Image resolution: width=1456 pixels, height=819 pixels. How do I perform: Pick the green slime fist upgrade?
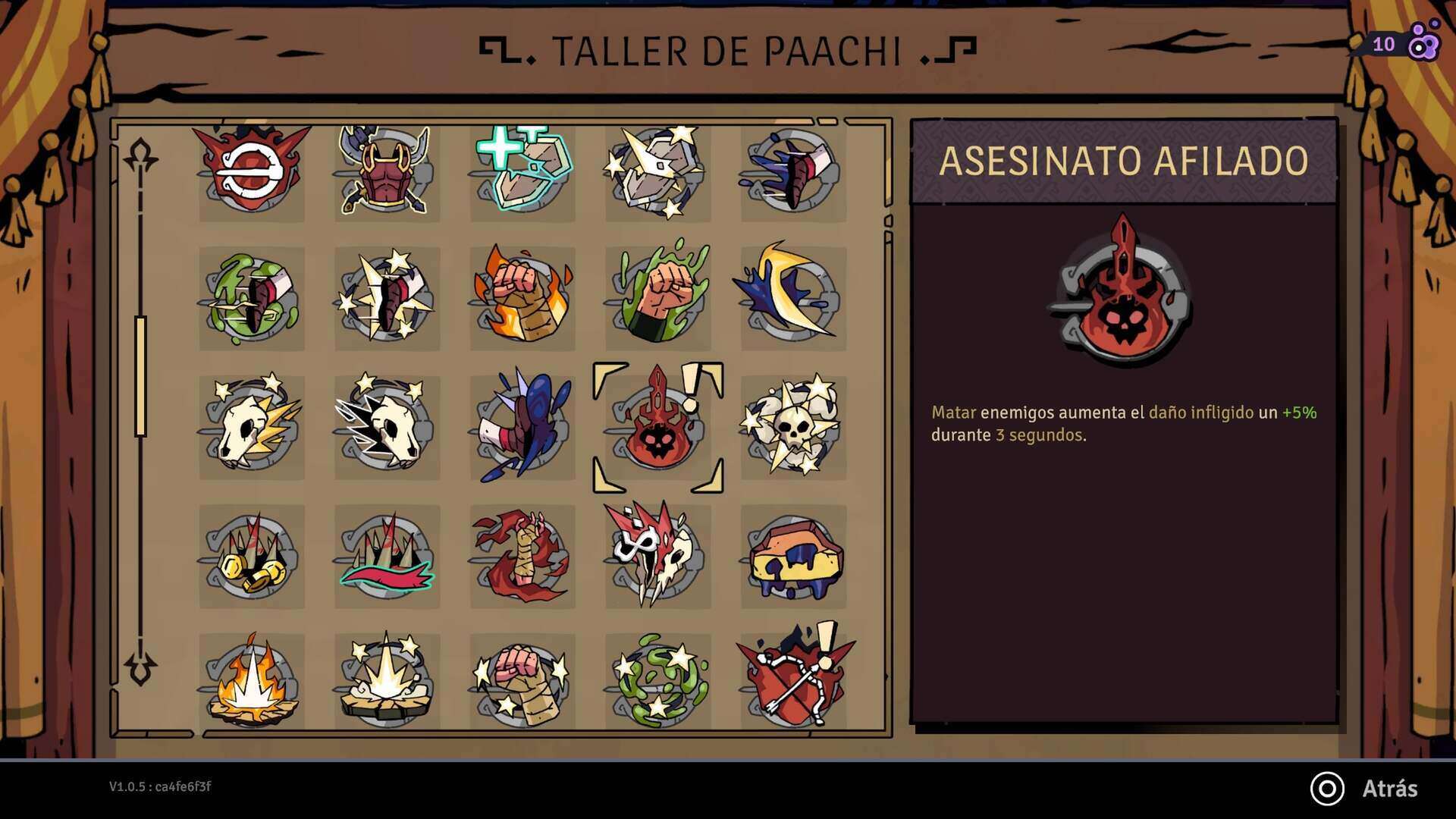[657, 298]
